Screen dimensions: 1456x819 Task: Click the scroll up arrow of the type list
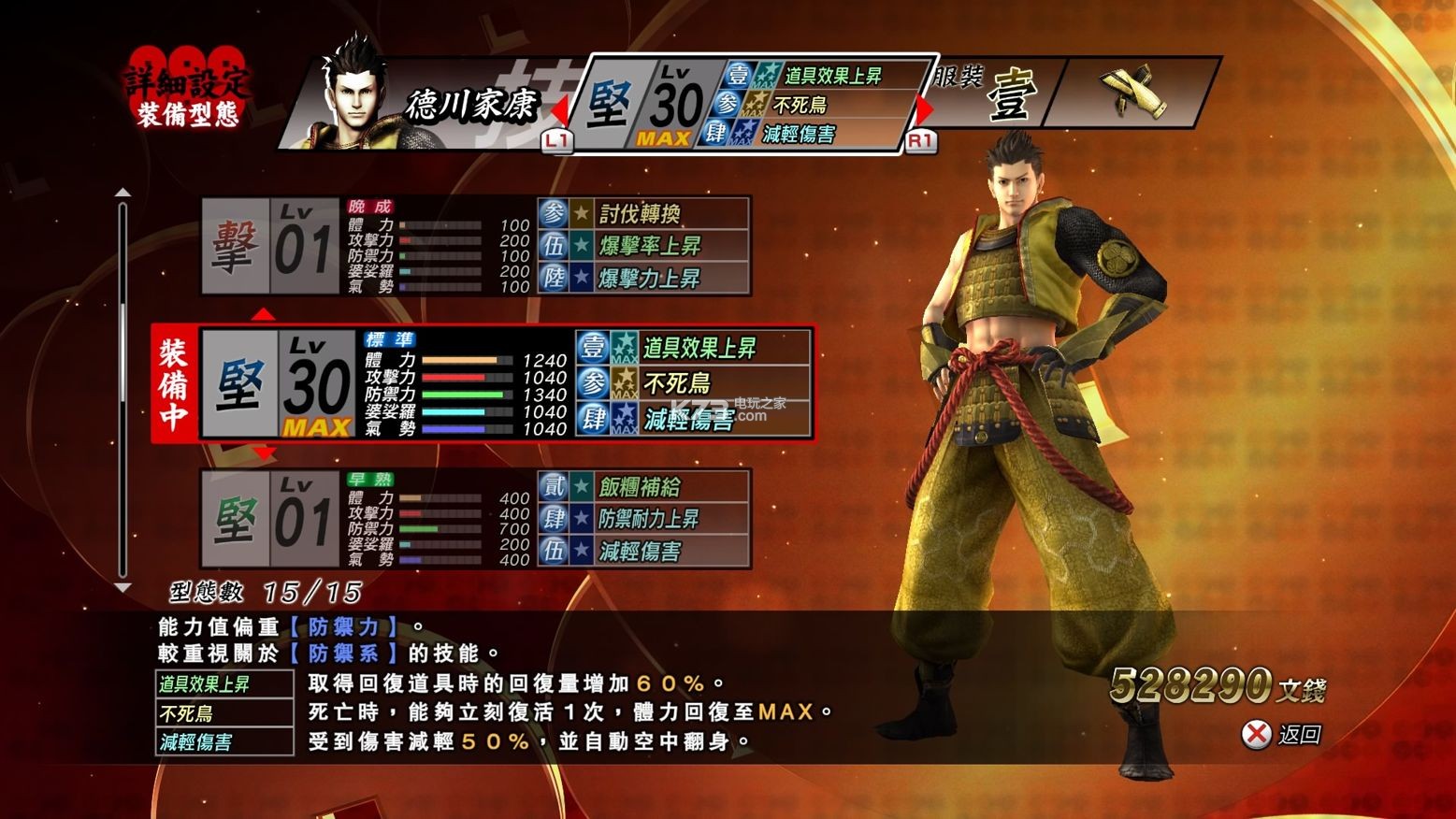pos(123,194)
